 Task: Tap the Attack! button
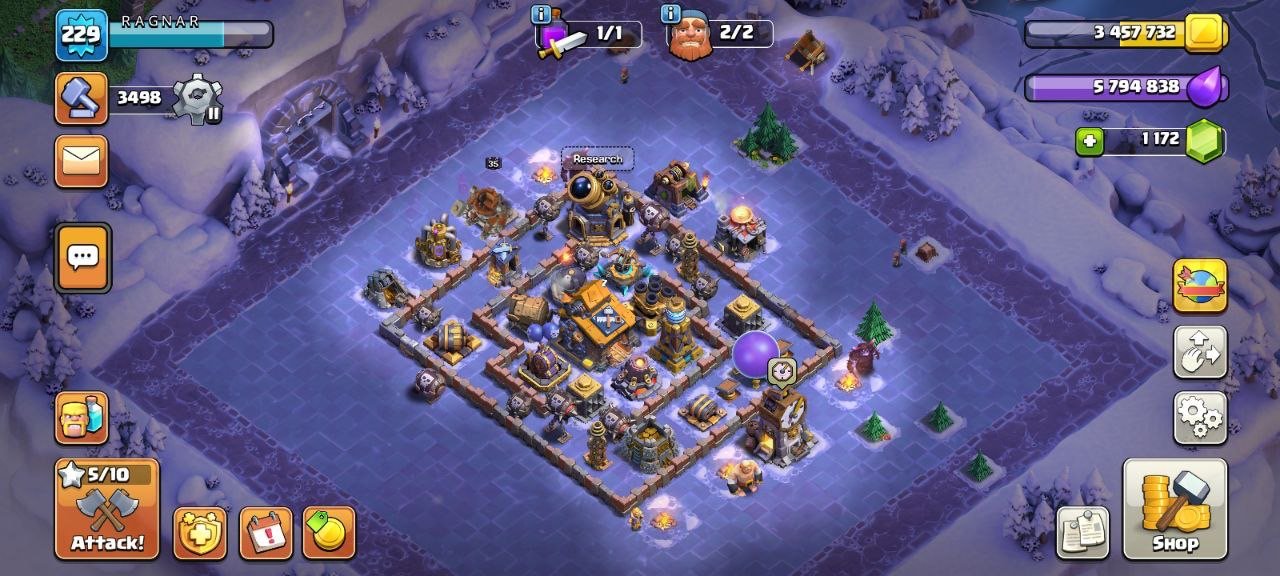click(x=107, y=509)
